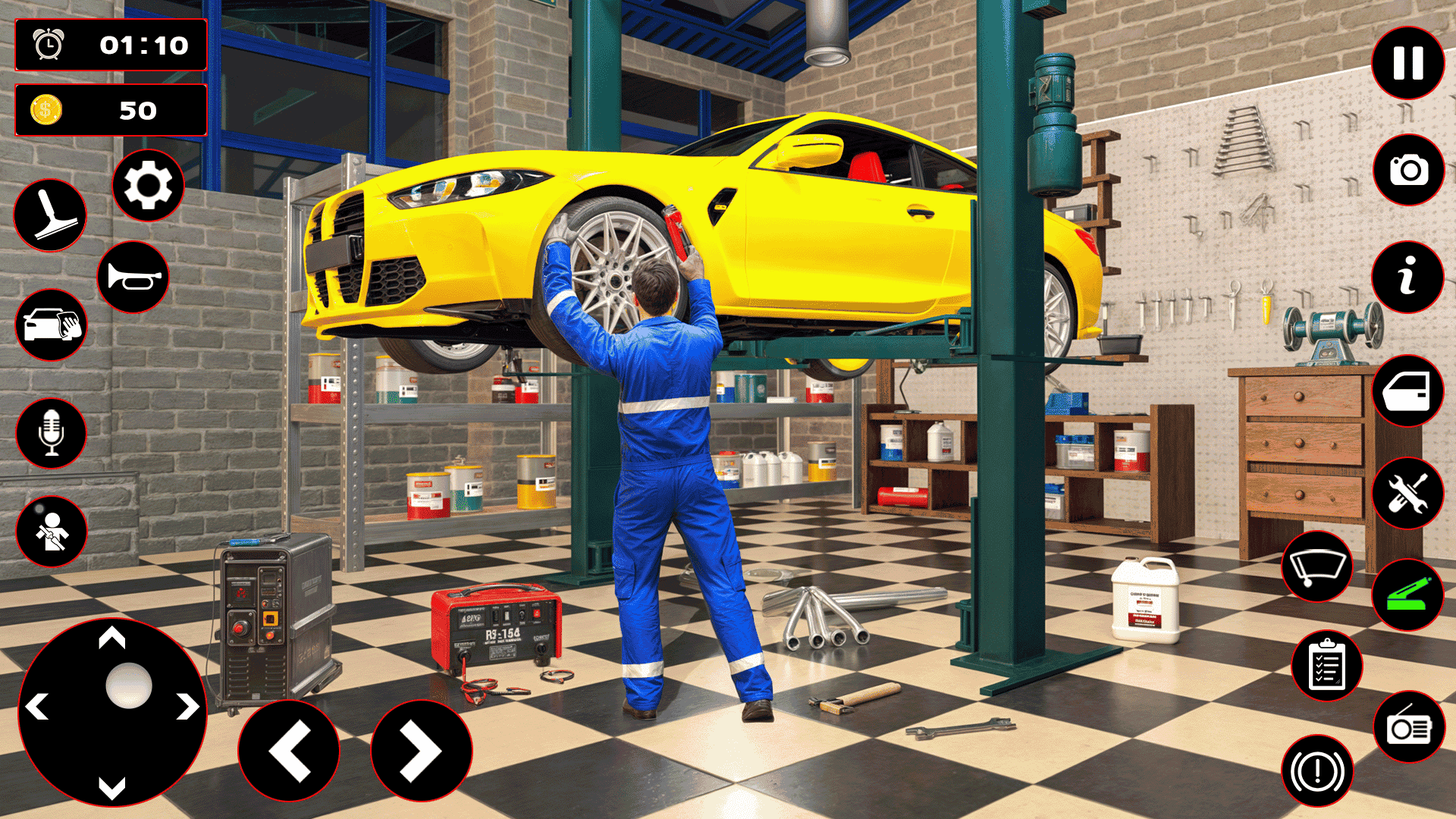Check the coin balance display
The image size is (1456, 819).
[111, 111]
